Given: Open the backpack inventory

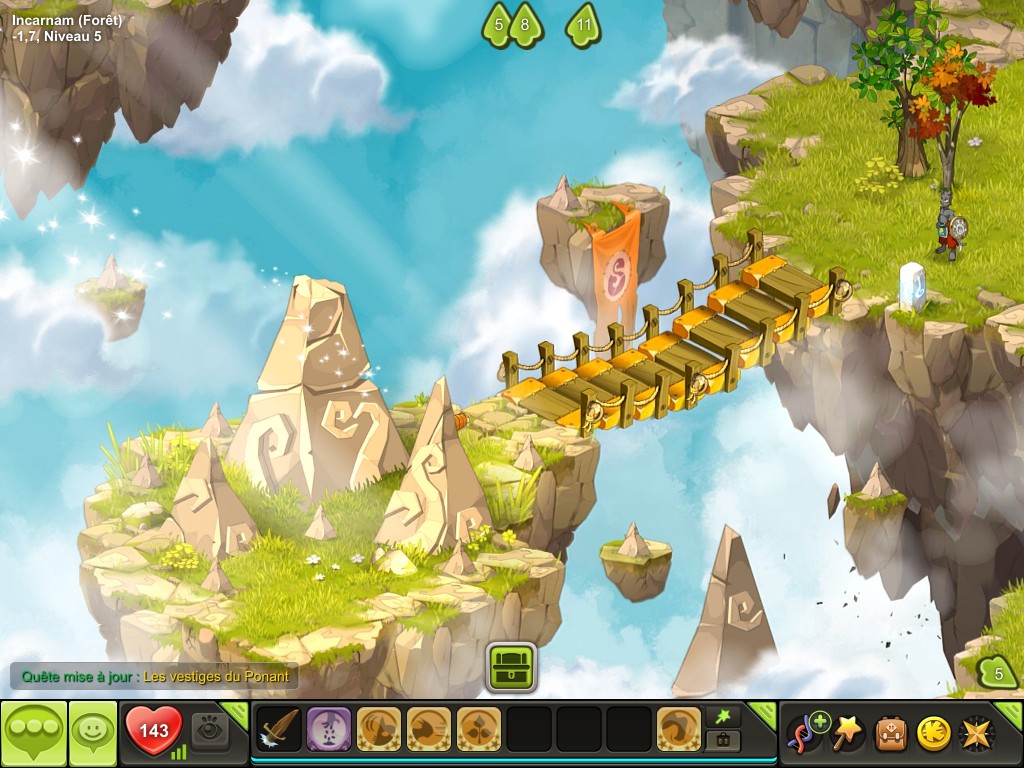Looking at the screenshot, I should pyautogui.click(x=891, y=732).
